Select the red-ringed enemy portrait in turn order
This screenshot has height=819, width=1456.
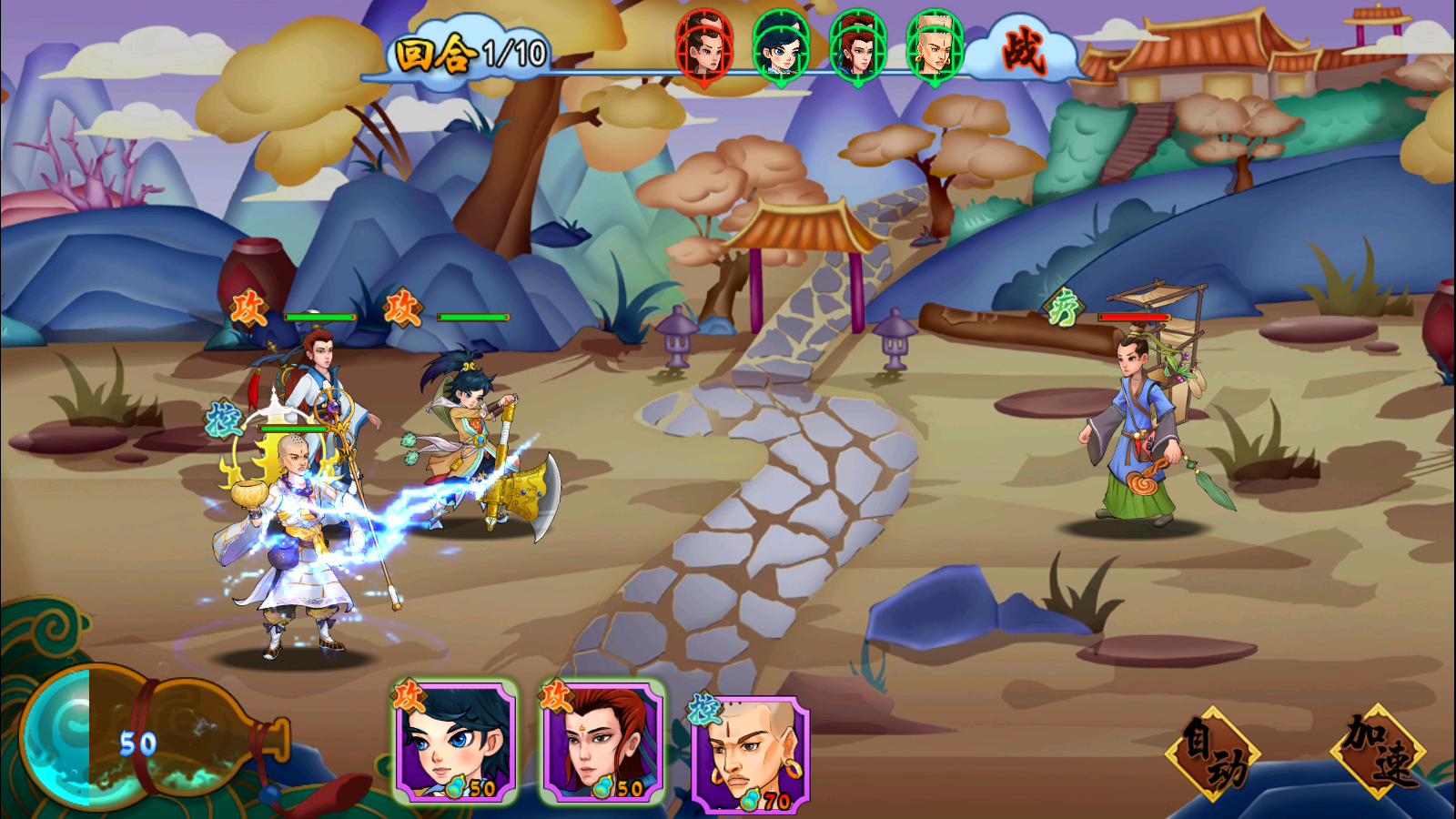704,45
